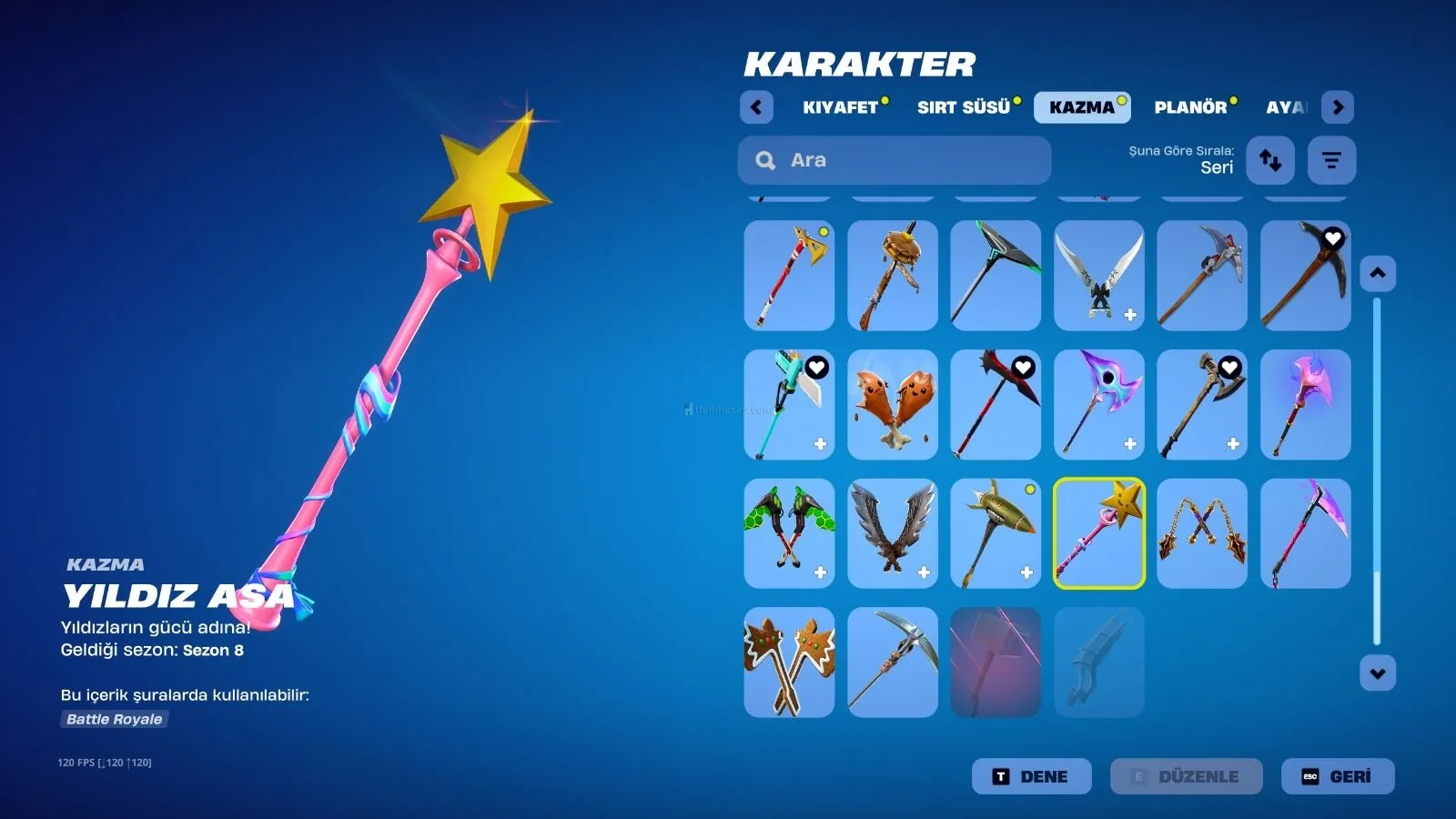Viewport: 1456px width, 819px height.
Task: Switch to the KIYAFET tab
Action: pyautogui.click(x=840, y=107)
